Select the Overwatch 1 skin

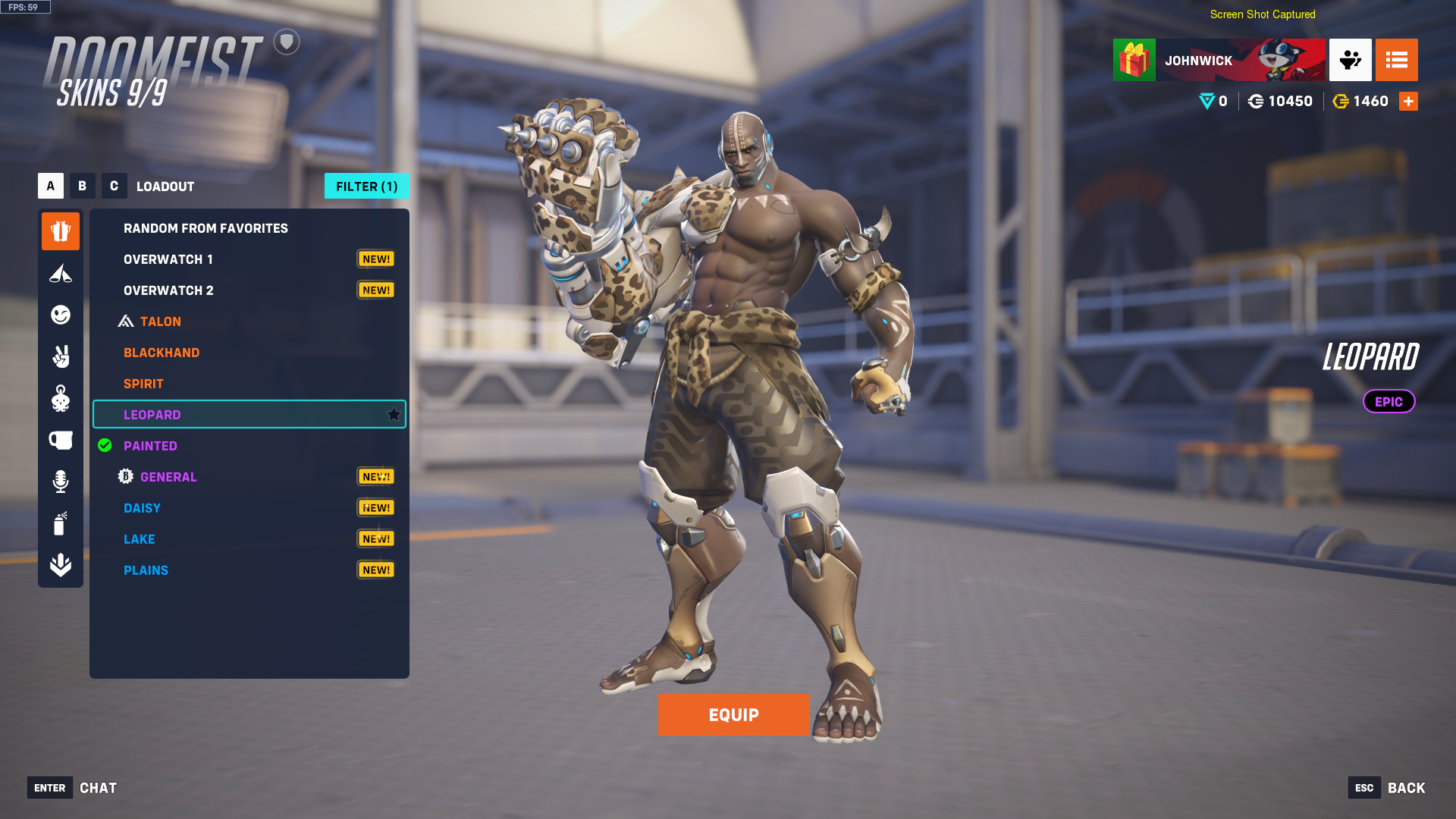tap(168, 259)
